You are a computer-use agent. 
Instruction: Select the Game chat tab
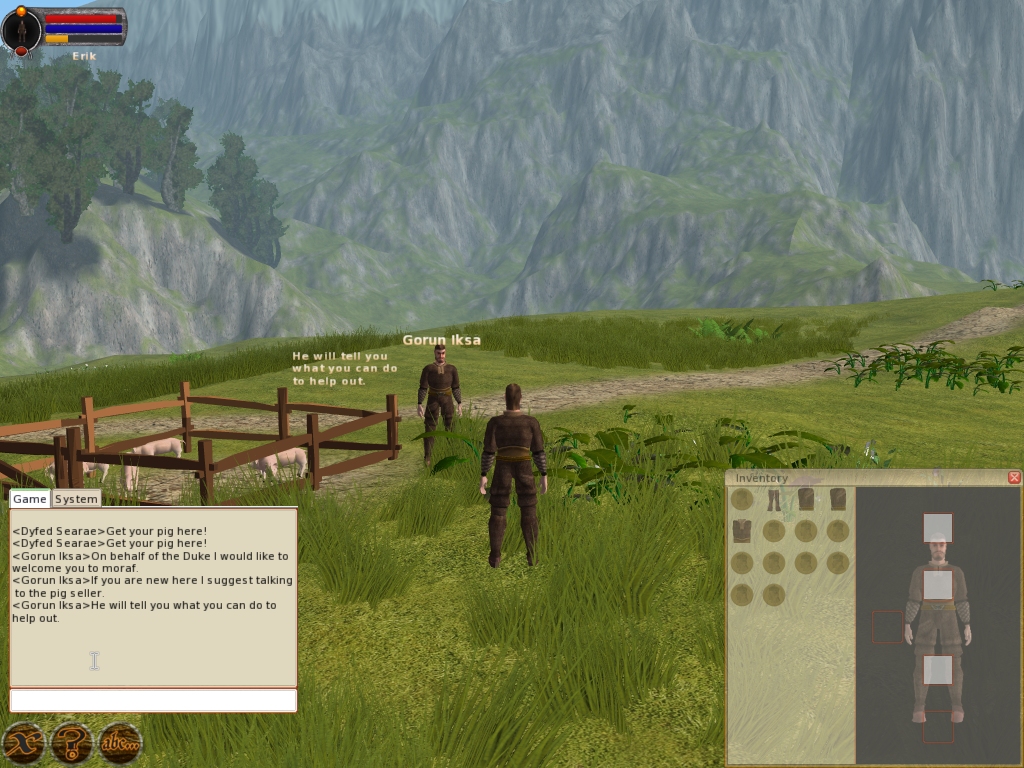pyautogui.click(x=29, y=499)
